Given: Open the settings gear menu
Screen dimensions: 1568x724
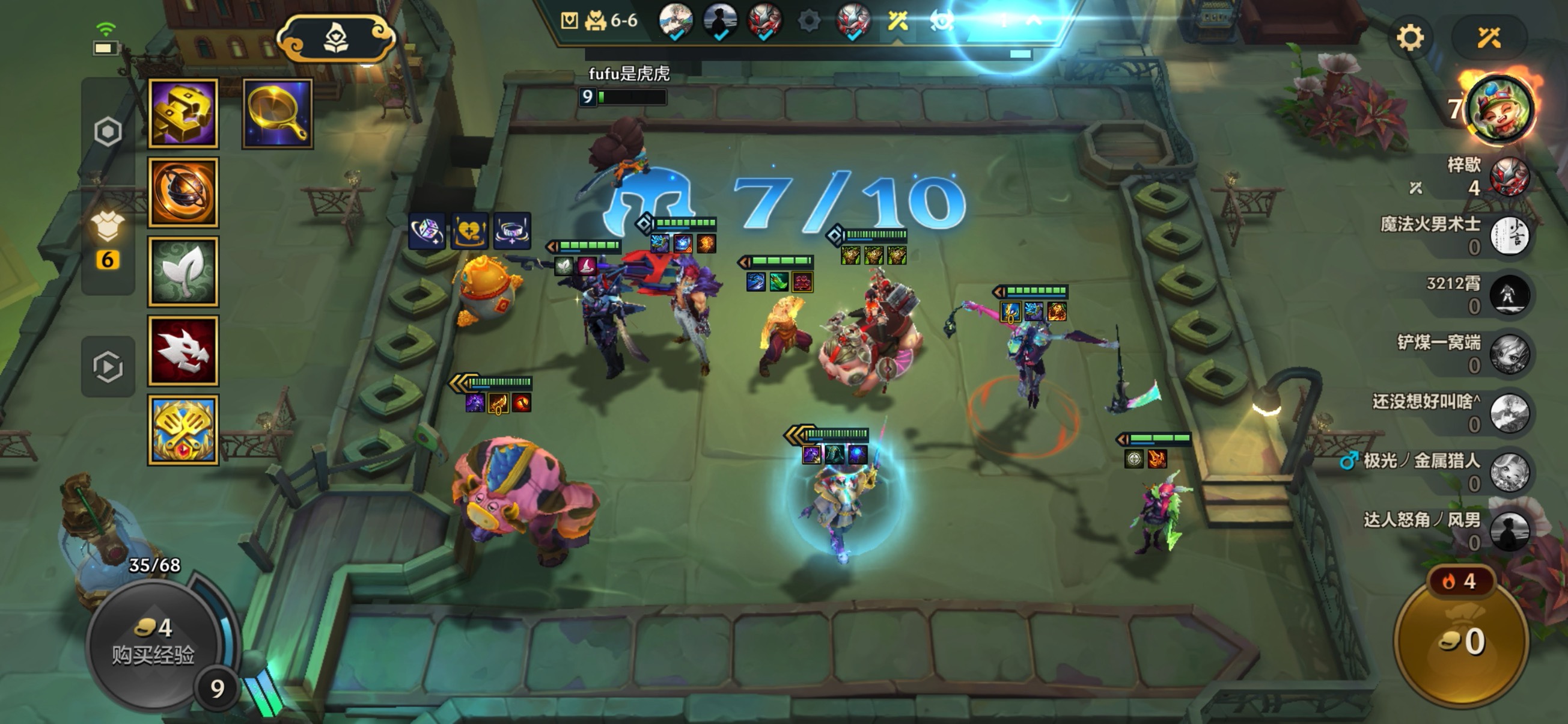Looking at the screenshot, I should [x=1410, y=38].
